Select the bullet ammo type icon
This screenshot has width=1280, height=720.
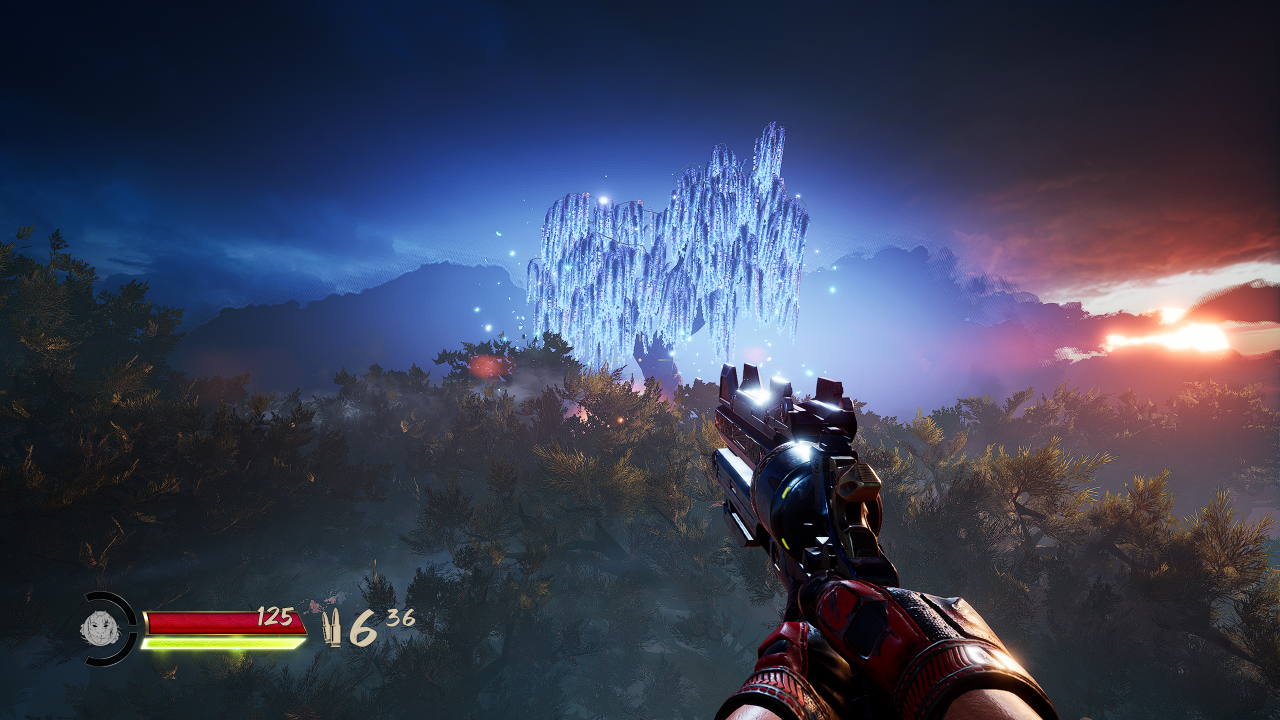tap(331, 629)
